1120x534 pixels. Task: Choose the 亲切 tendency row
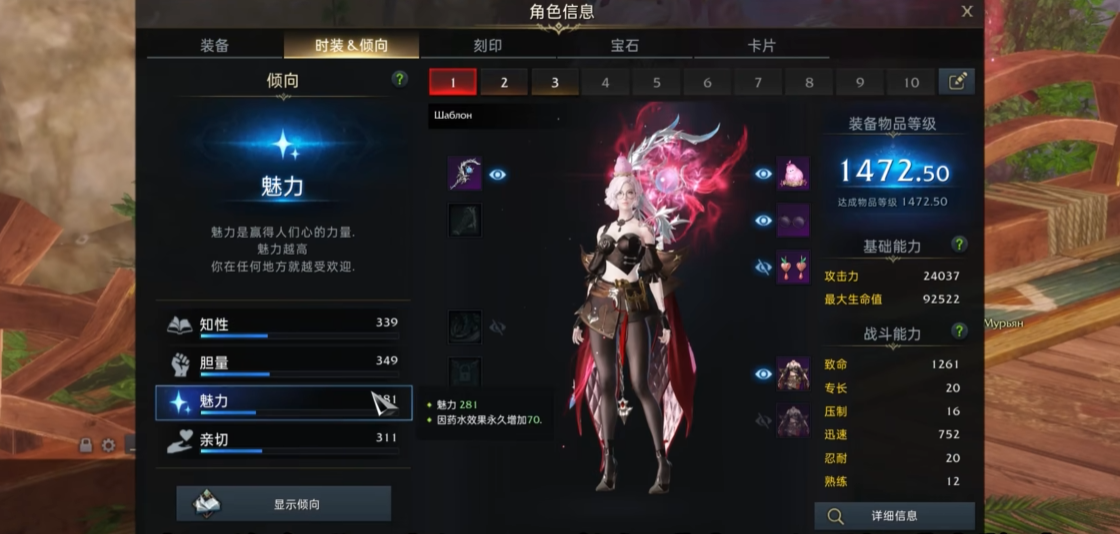(284, 440)
